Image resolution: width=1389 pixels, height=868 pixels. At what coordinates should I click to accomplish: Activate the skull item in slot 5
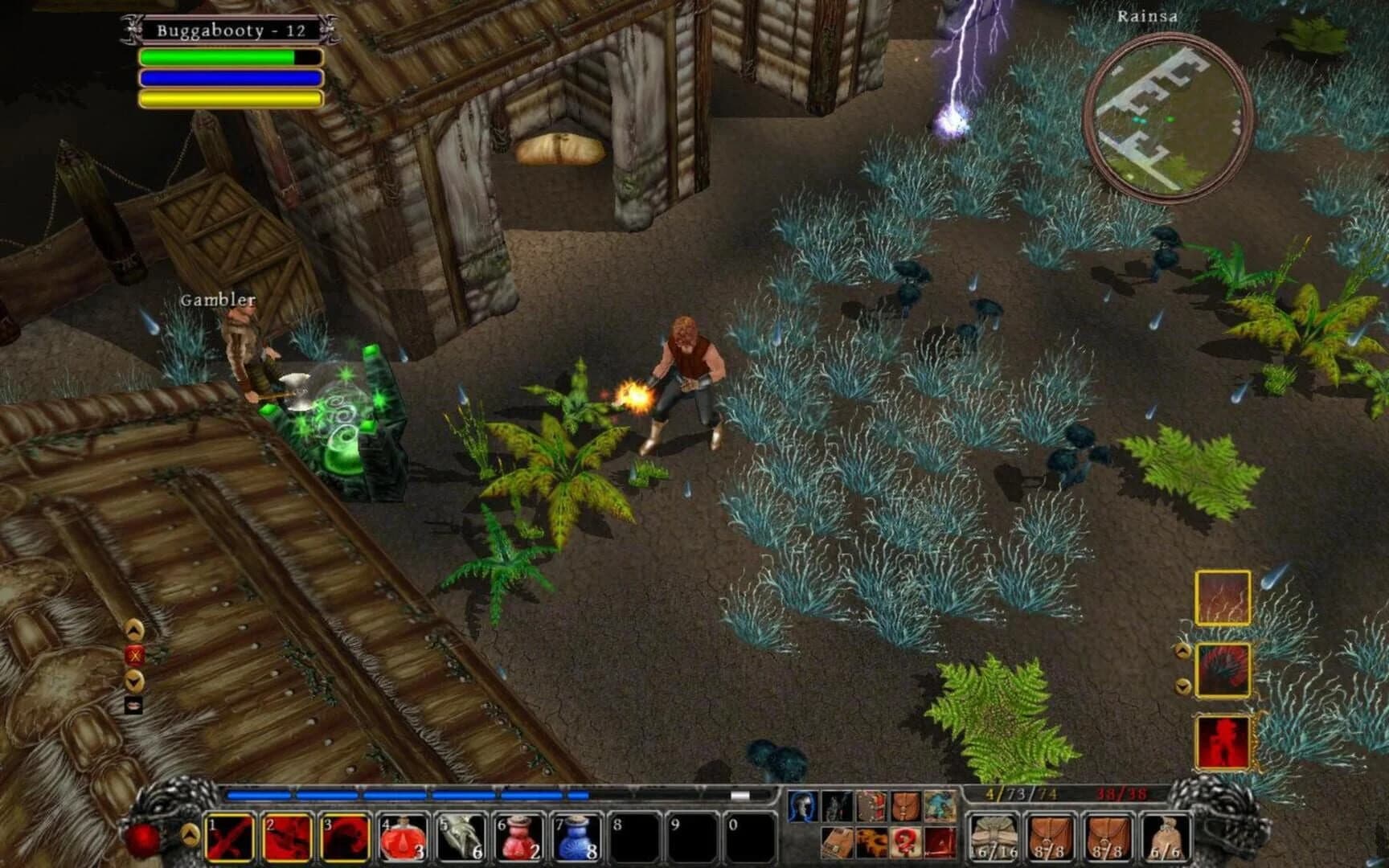458,837
